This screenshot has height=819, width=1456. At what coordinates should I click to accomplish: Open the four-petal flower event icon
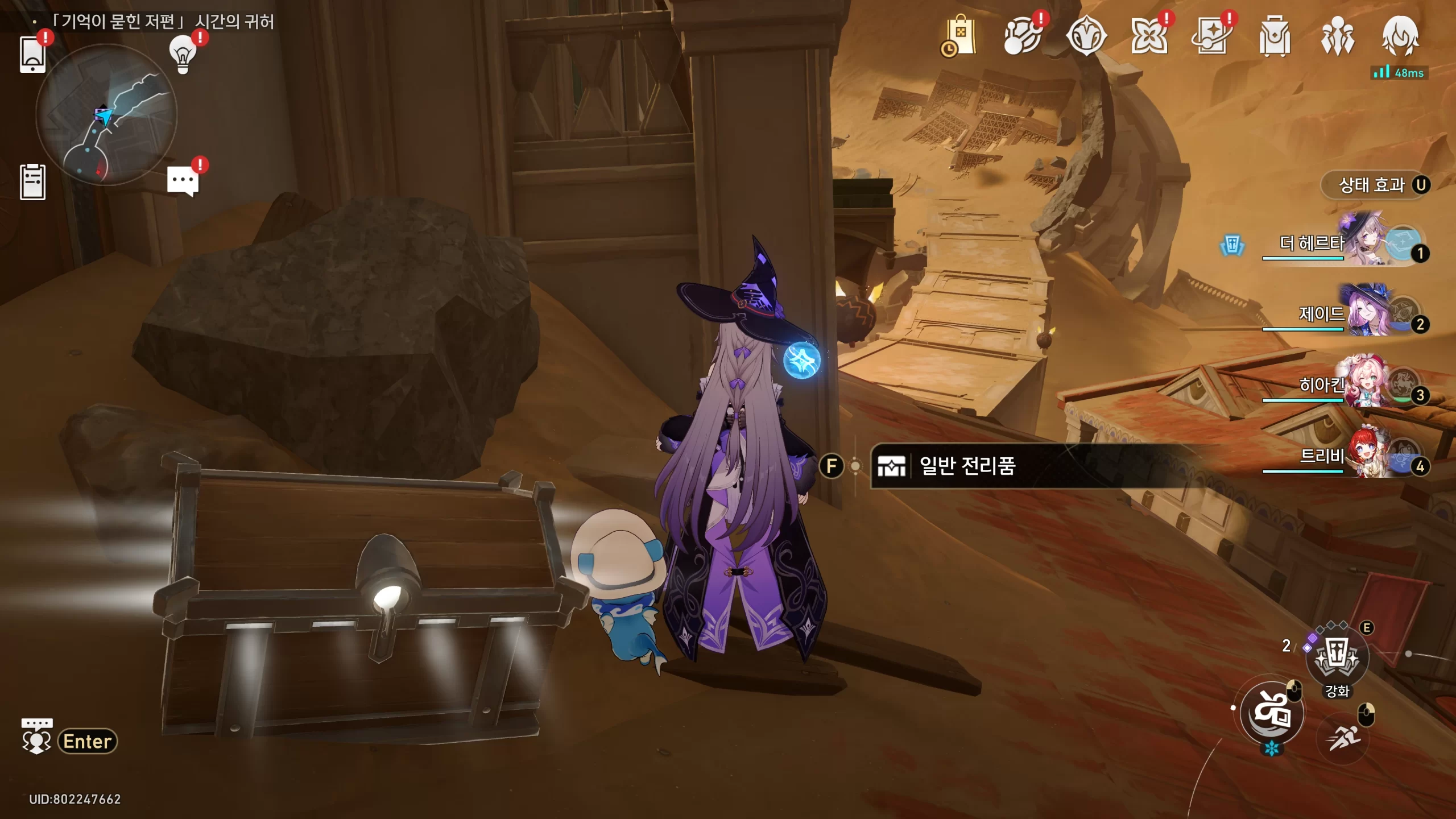click(1149, 36)
